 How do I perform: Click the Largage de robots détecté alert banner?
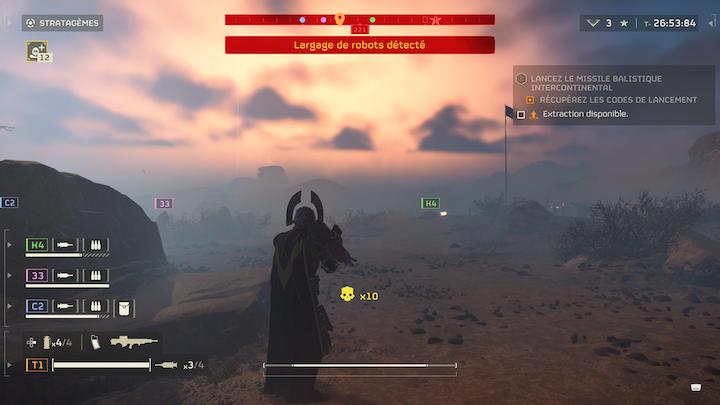click(x=360, y=45)
